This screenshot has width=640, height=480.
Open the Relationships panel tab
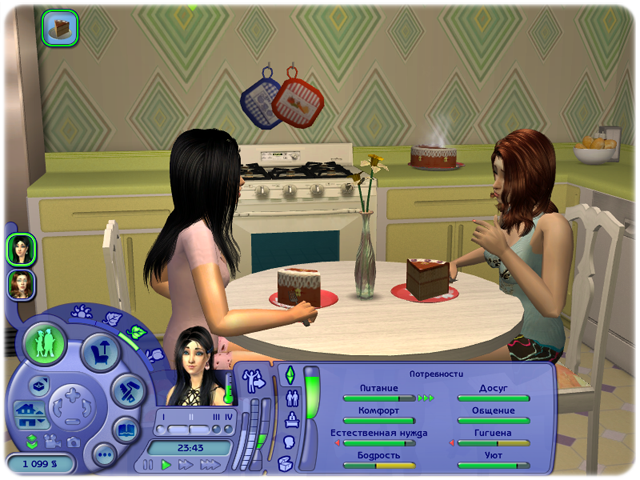pos(291,398)
